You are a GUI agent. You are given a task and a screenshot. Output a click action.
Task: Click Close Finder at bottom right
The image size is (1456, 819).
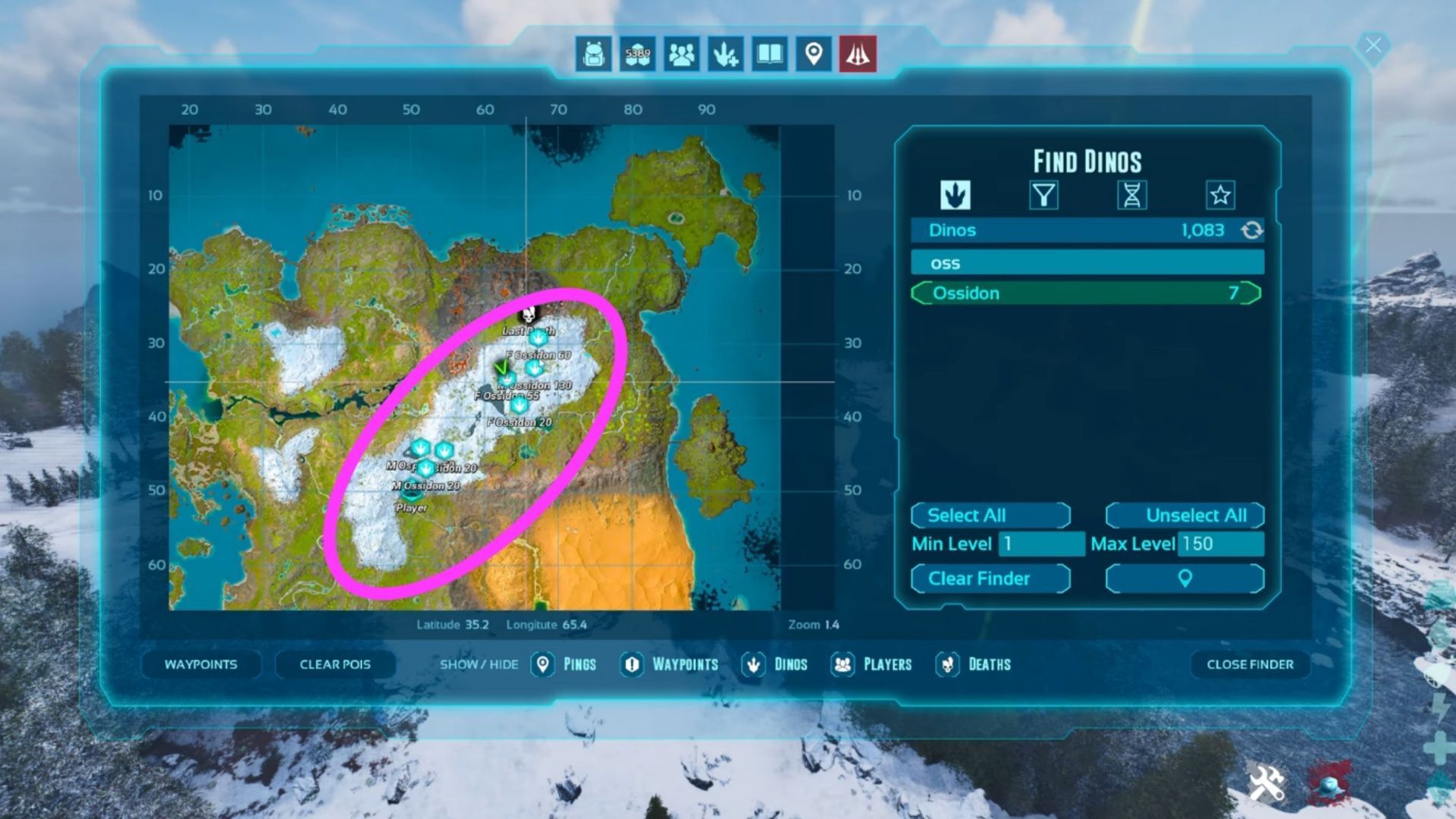(1249, 664)
